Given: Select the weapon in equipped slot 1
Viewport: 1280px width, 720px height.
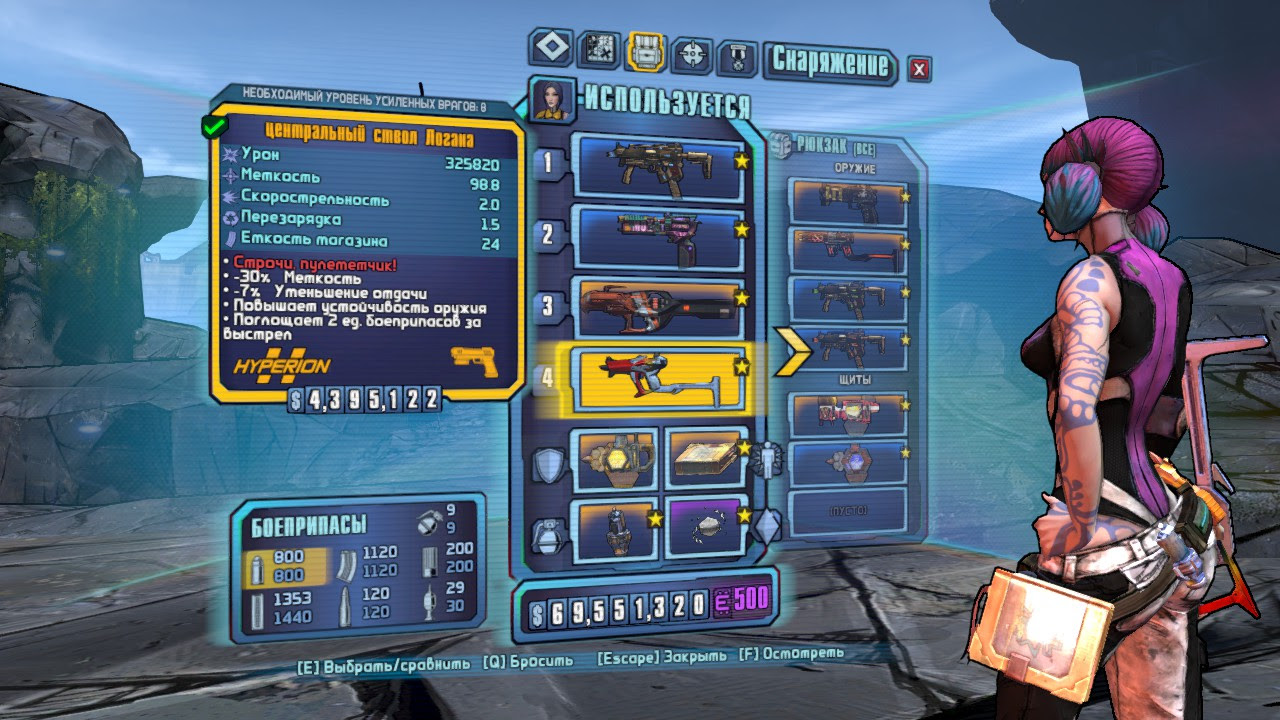Looking at the screenshot, I should [x=656, y=163].
